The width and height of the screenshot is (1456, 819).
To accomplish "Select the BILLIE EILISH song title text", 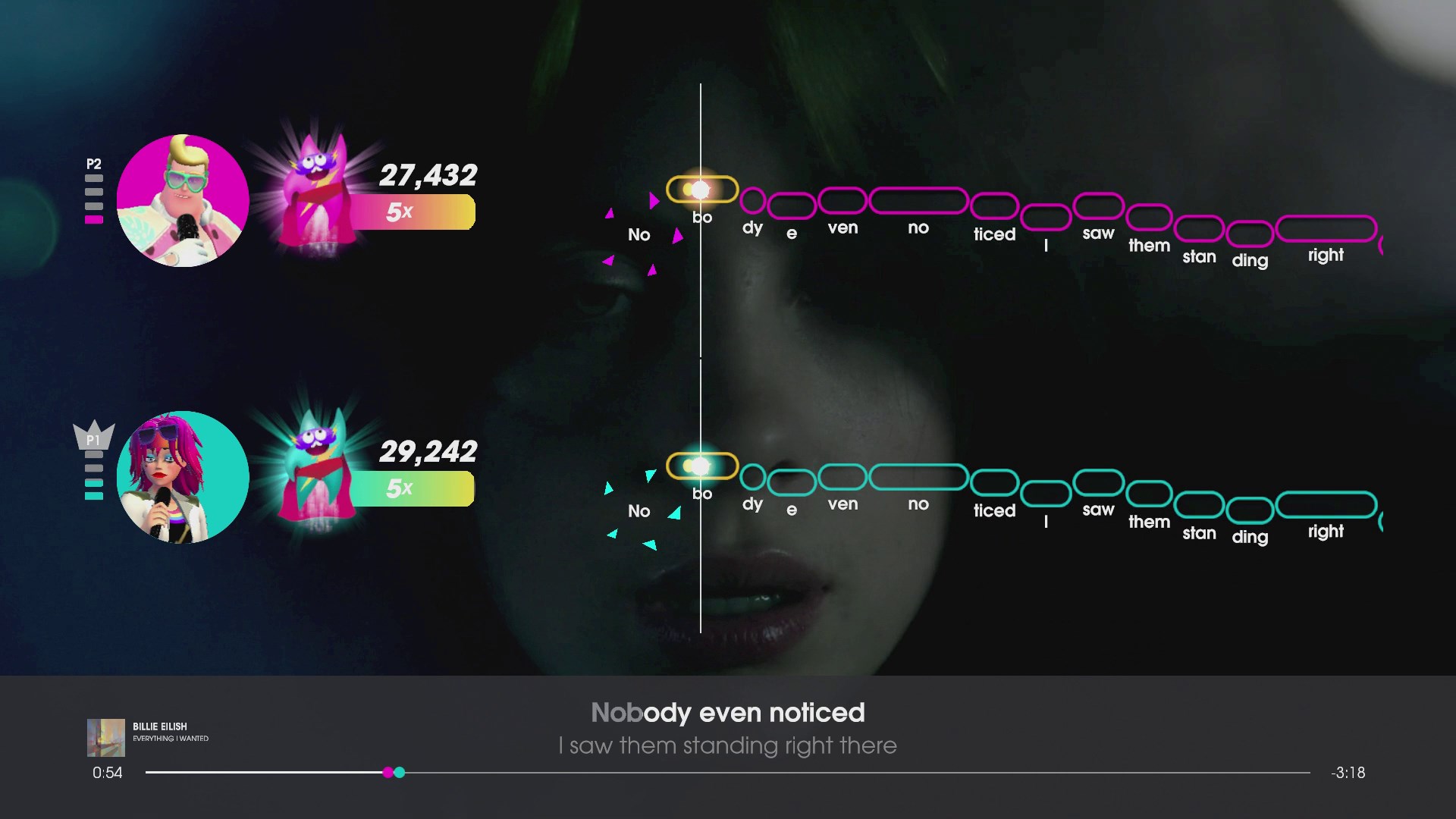I will click(160, 726).
